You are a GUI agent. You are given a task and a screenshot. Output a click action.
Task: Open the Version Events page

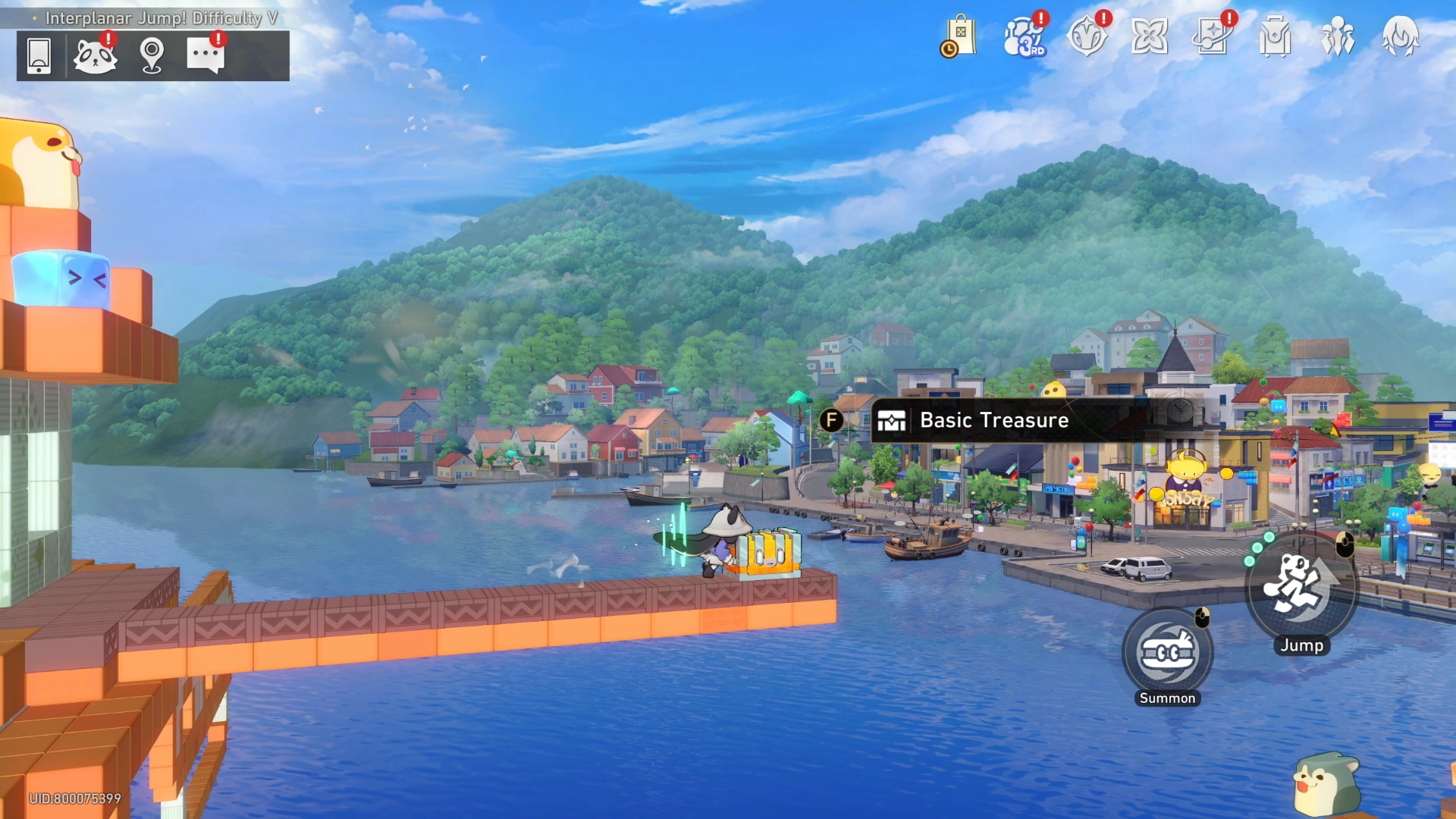pyautogui.click(x=1086, y=34)
